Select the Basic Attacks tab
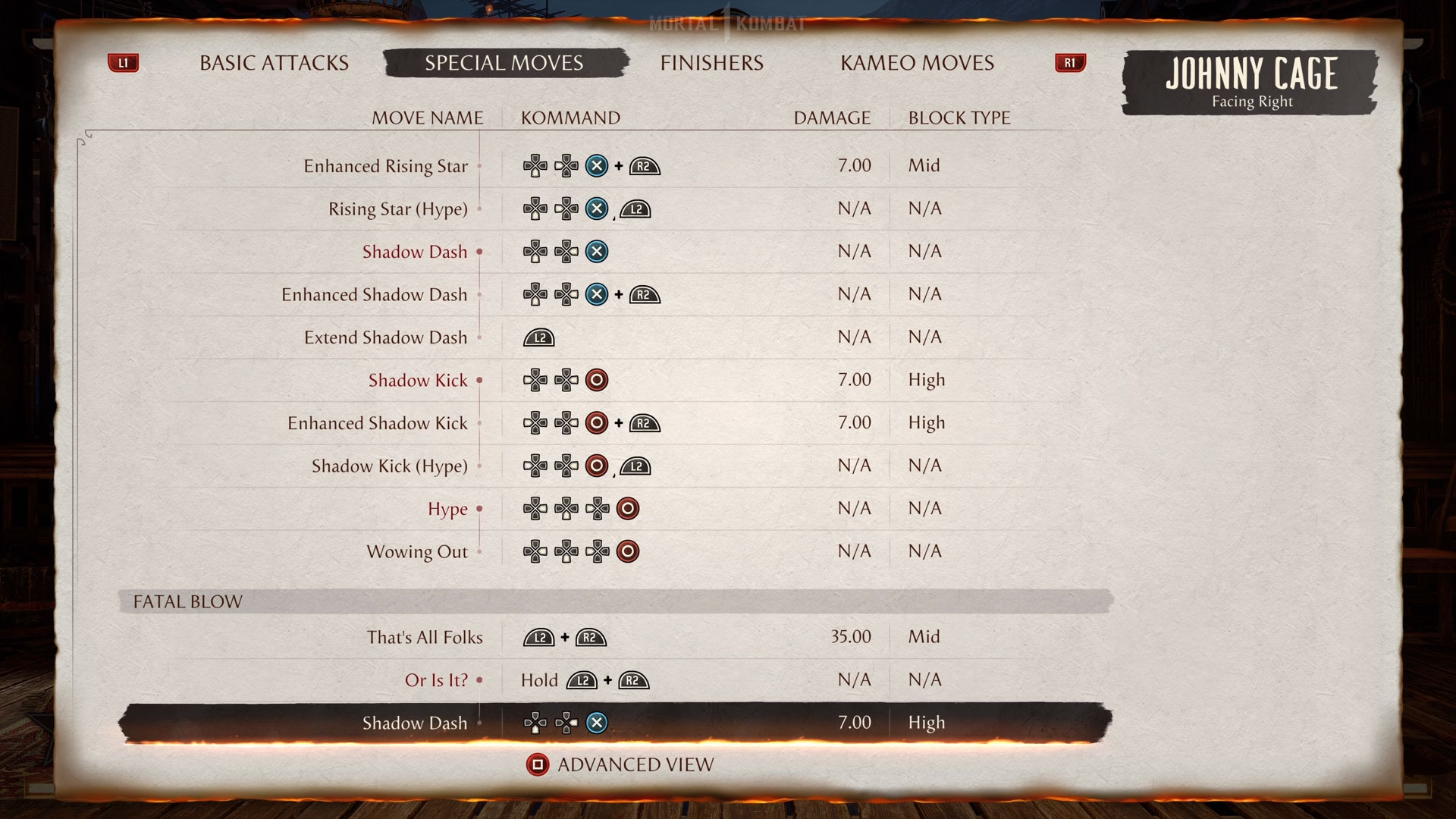Viewport: 1456px width, 819px height. click(273, 63)
